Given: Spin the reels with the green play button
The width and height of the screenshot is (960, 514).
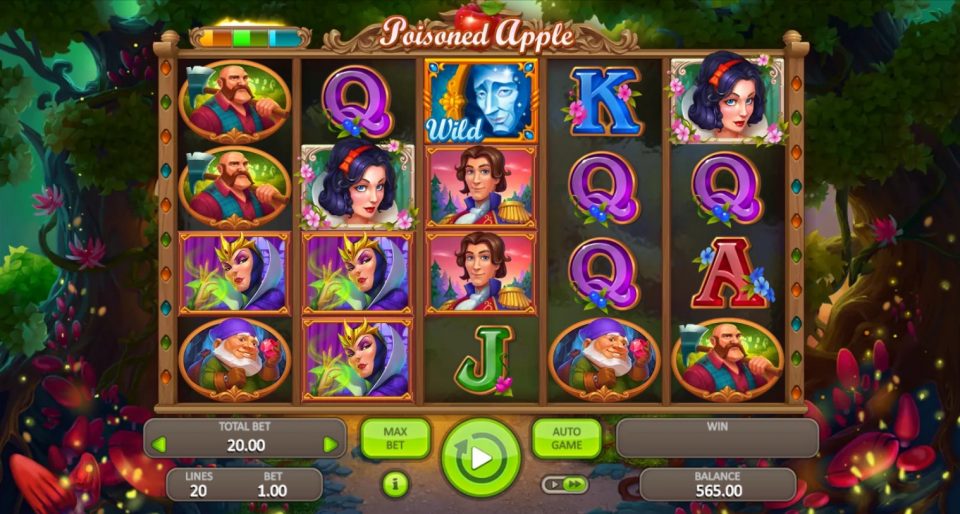Looking at the screenshot, I should 481,457.
